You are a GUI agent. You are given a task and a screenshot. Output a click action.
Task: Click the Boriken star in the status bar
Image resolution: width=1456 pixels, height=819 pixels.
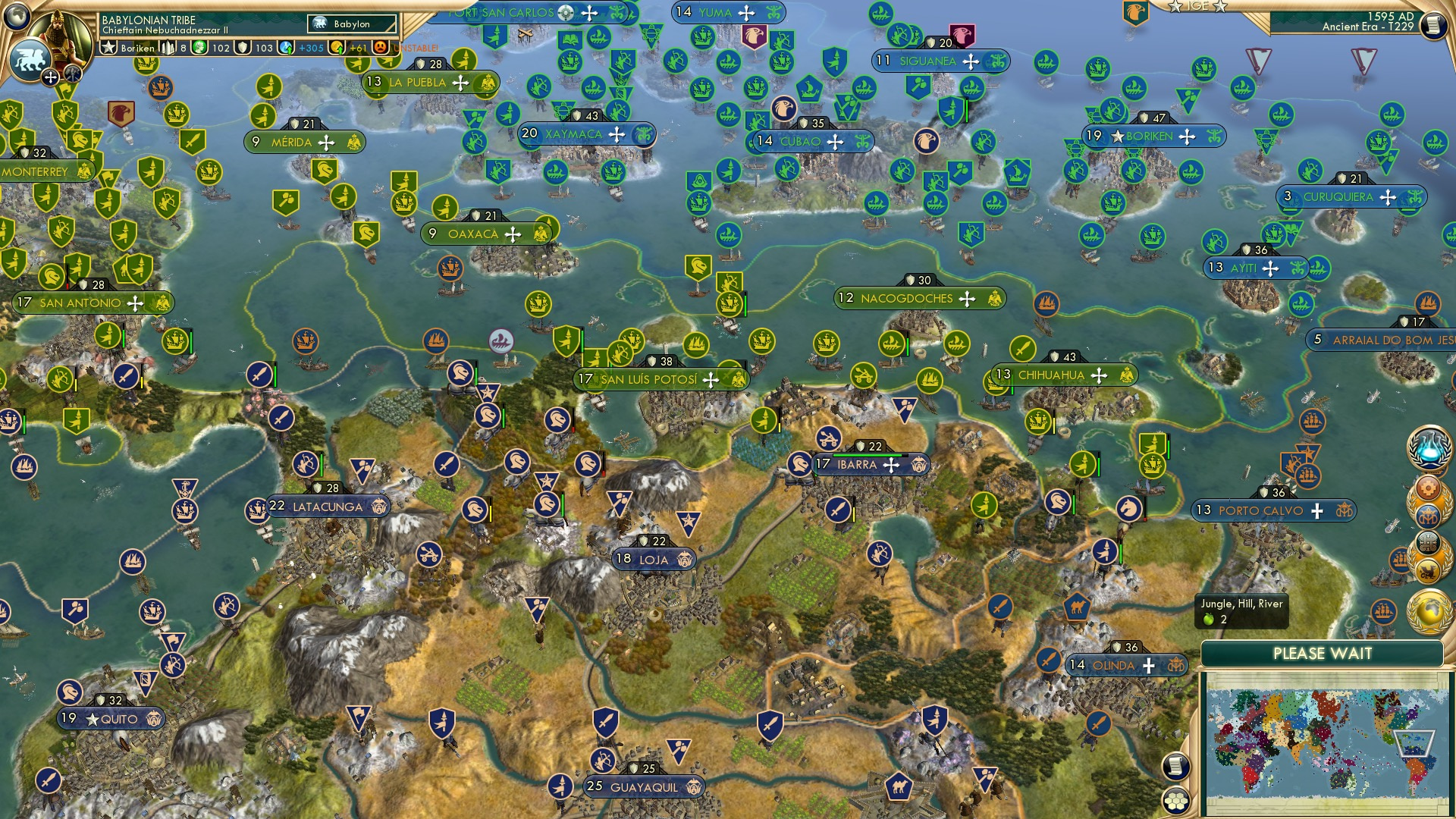108,46
